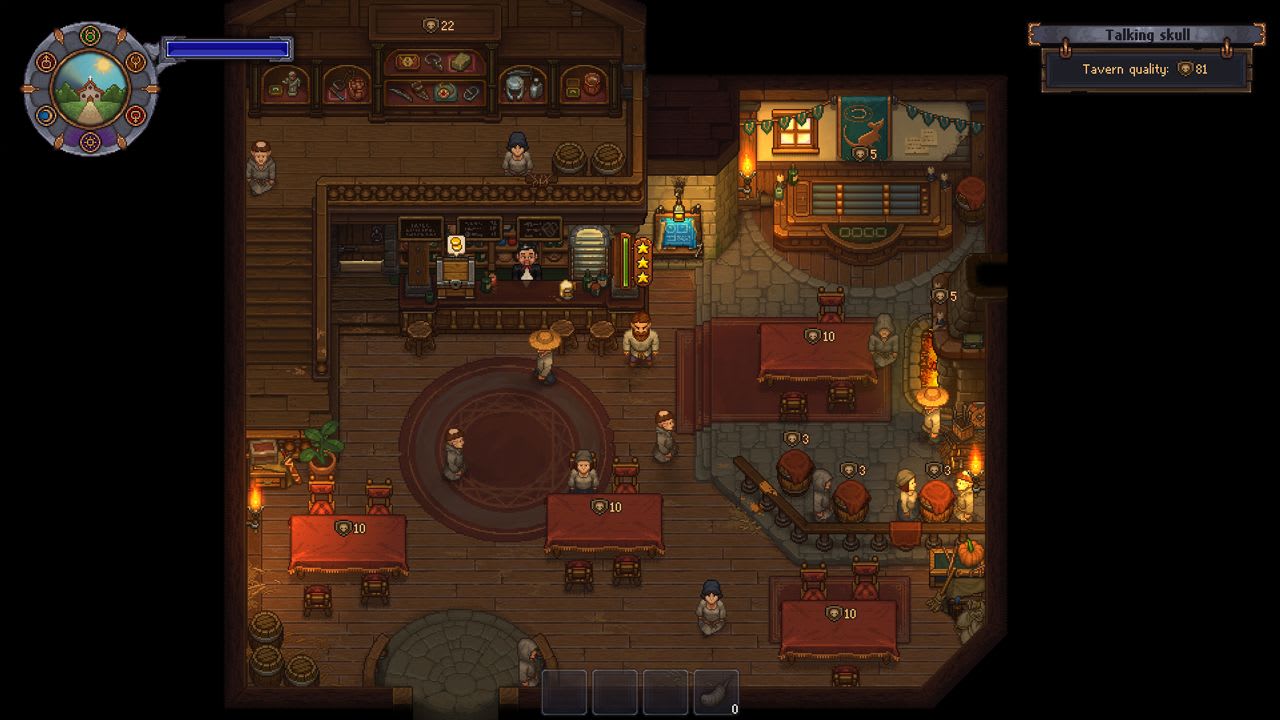Image resolution: width=1280 pixels, height=720 pixels.
Task: Click the green gem on the minimap ring
Action: [x=89, y=33]
